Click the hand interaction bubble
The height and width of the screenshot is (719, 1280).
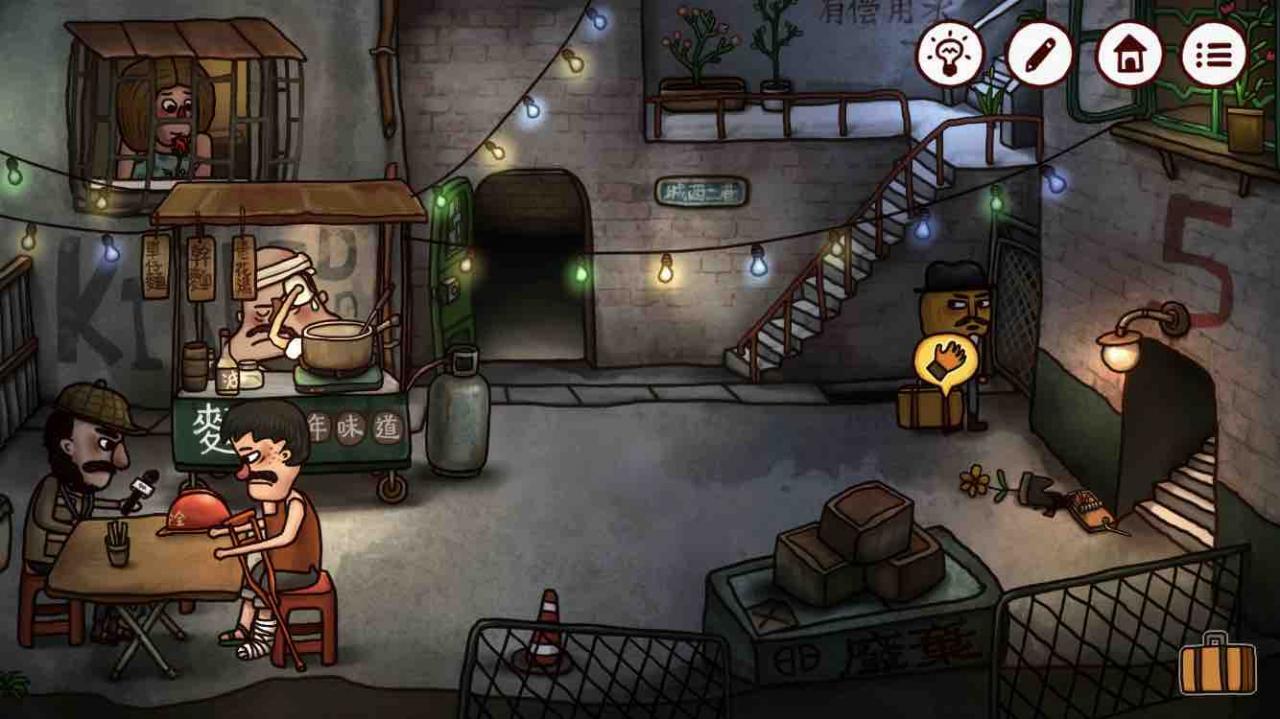click(x=942, y=362)
